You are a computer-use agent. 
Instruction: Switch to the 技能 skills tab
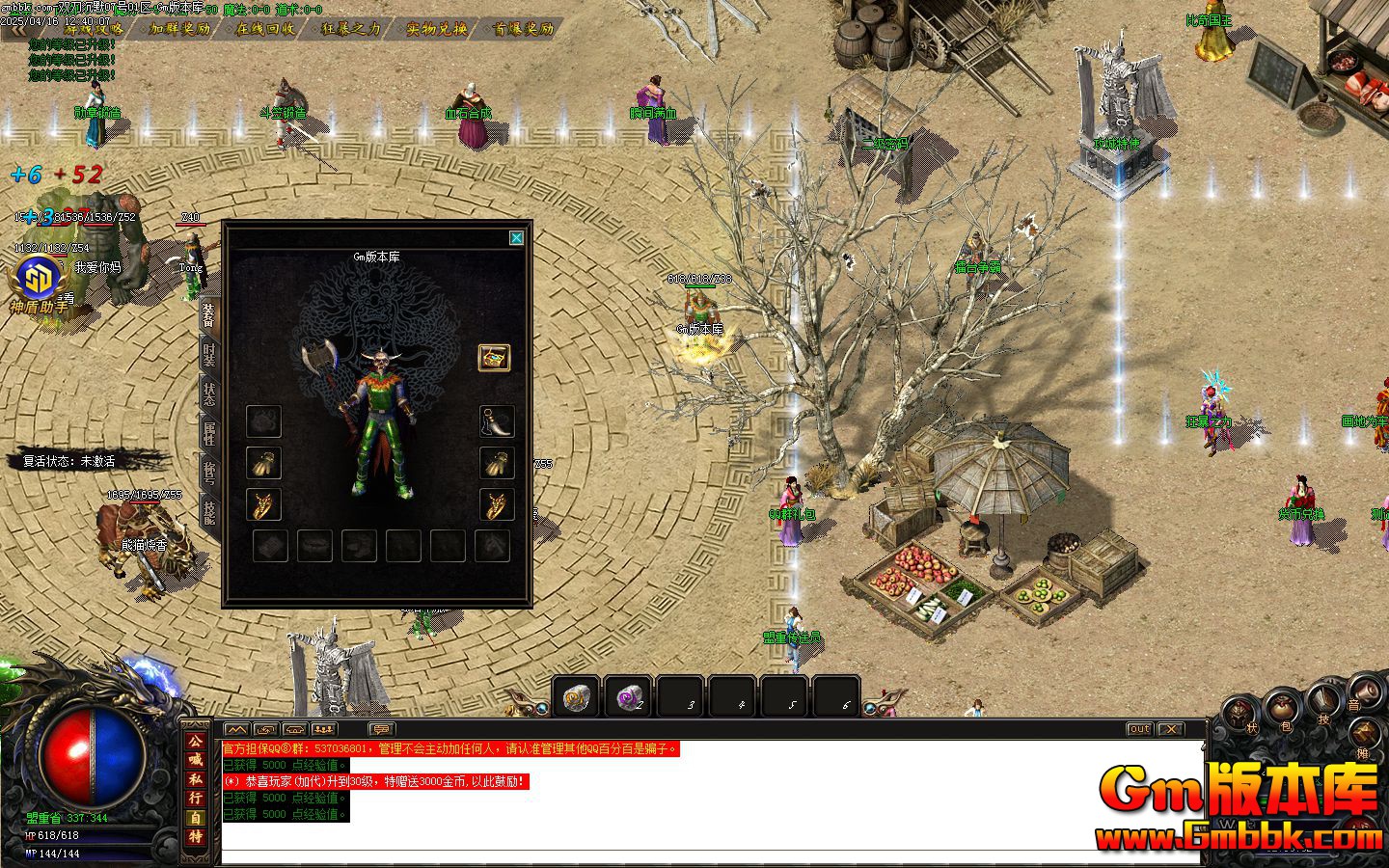click(x=208, y=511)
